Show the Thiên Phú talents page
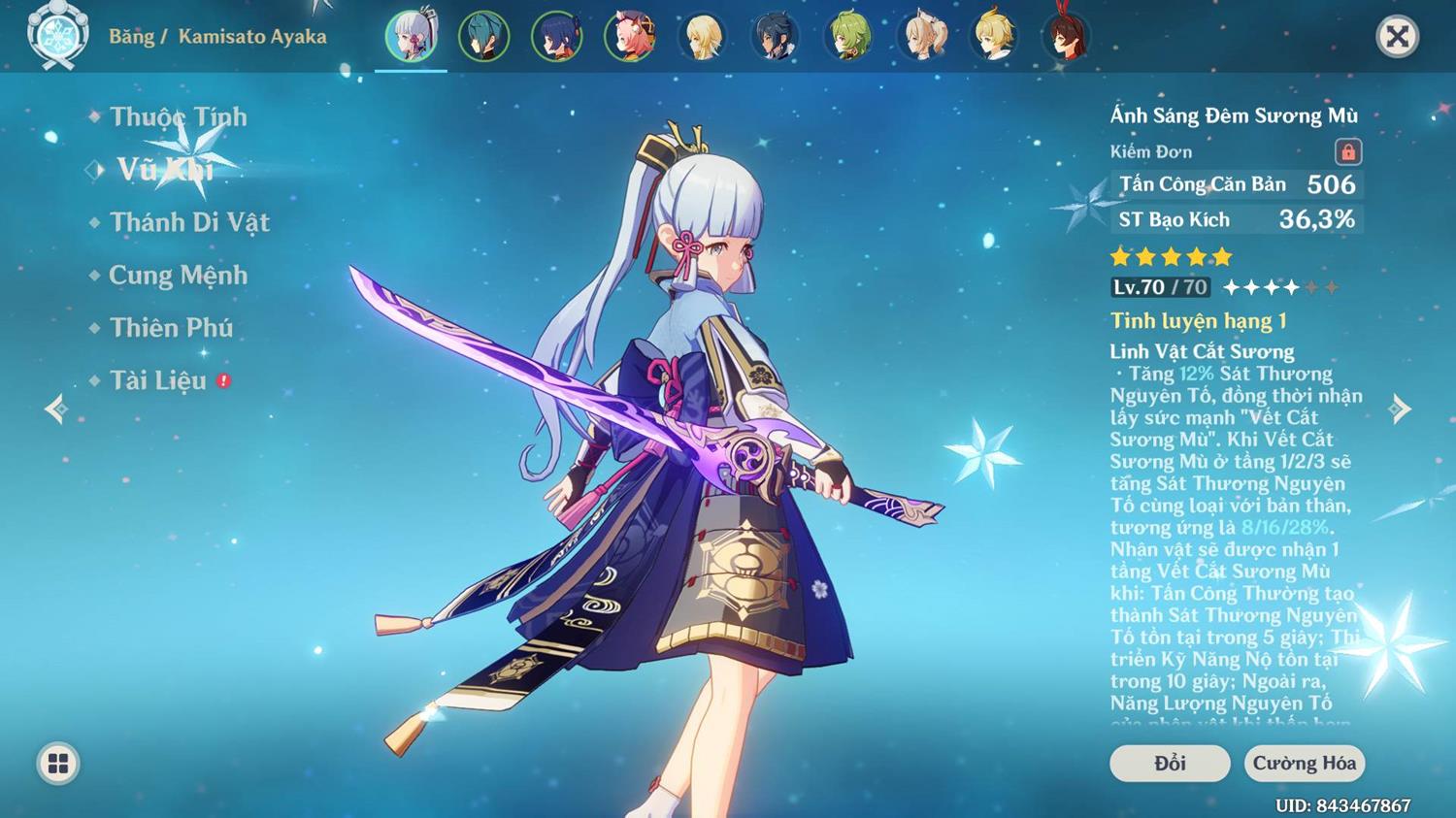1456x818 pixels. pyautogui.click(x=171, y=328)
